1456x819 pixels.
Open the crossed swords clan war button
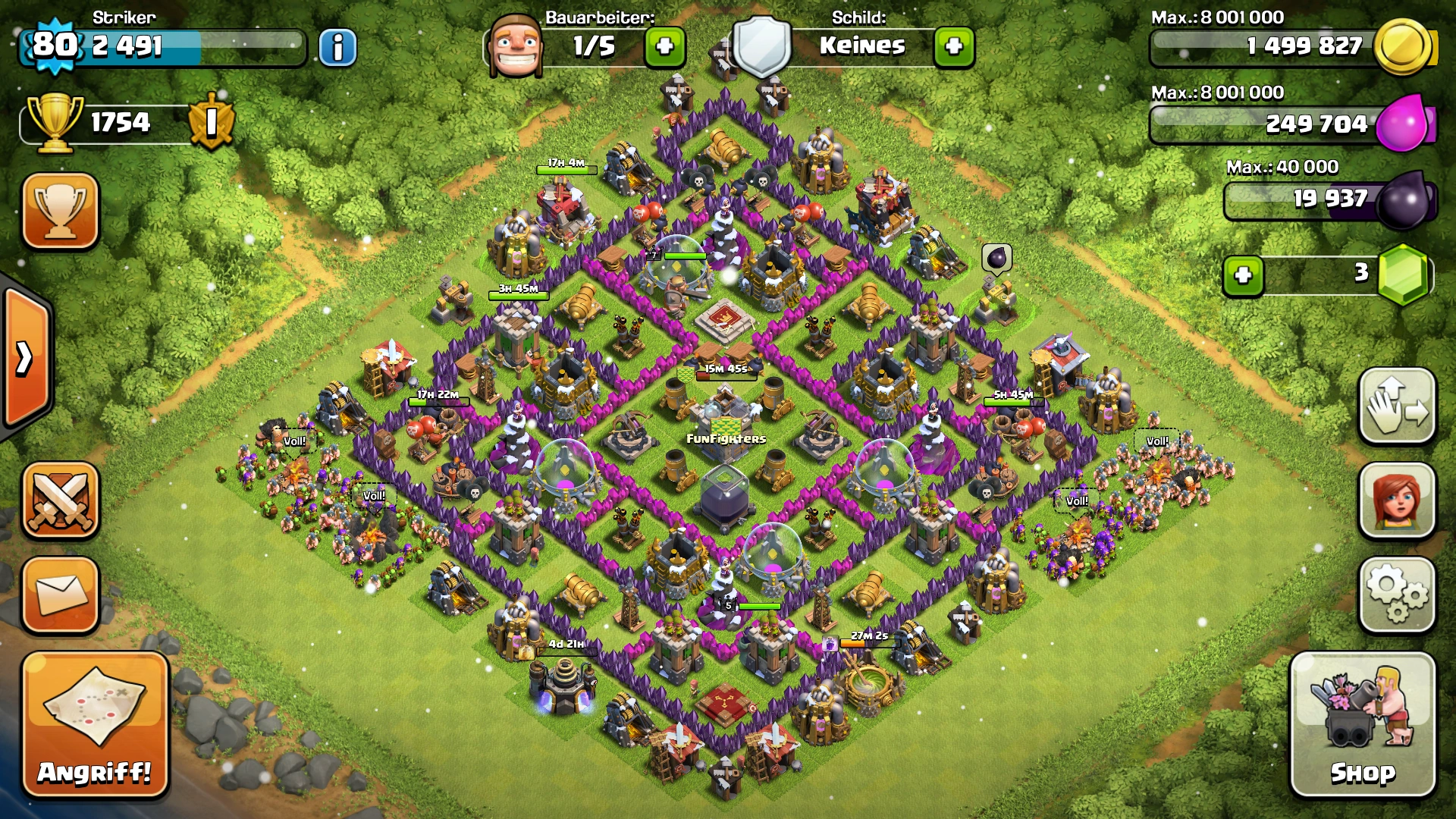point(61,500)
